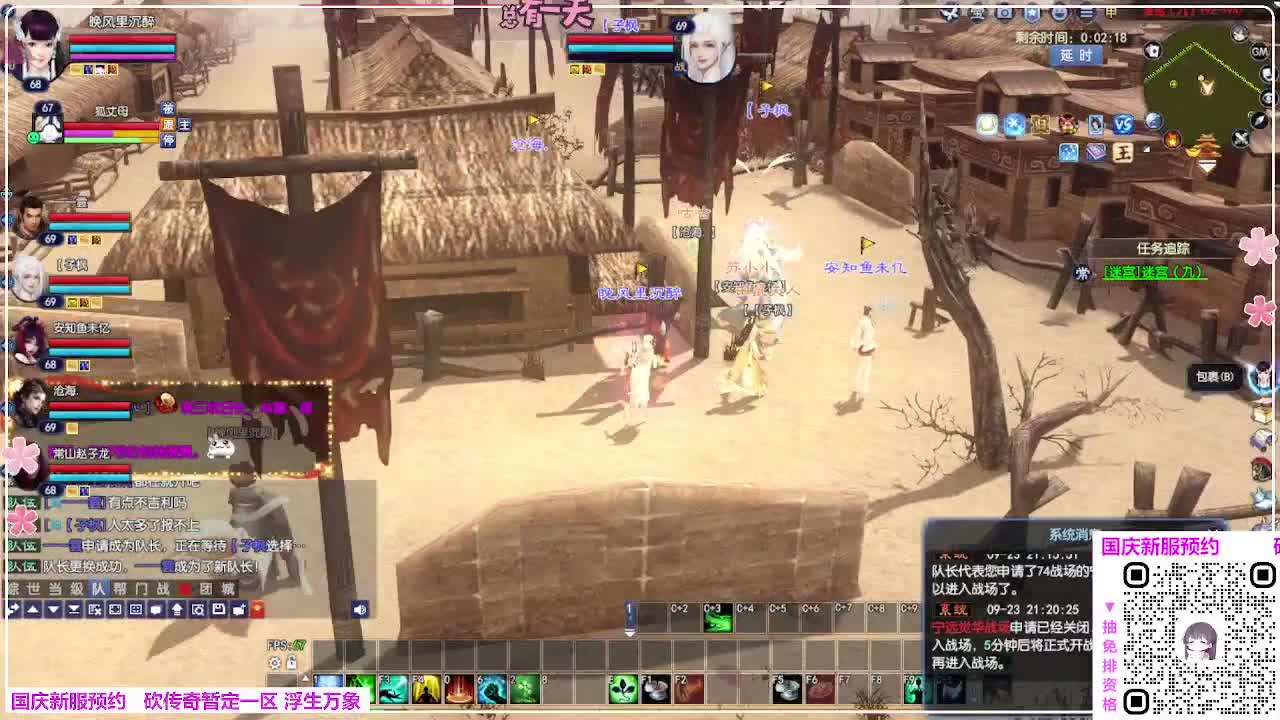Screen dimensions: 1280x720
Task: Collapse the minimap using the gold arrow below it
Action: click(1207, 167)
